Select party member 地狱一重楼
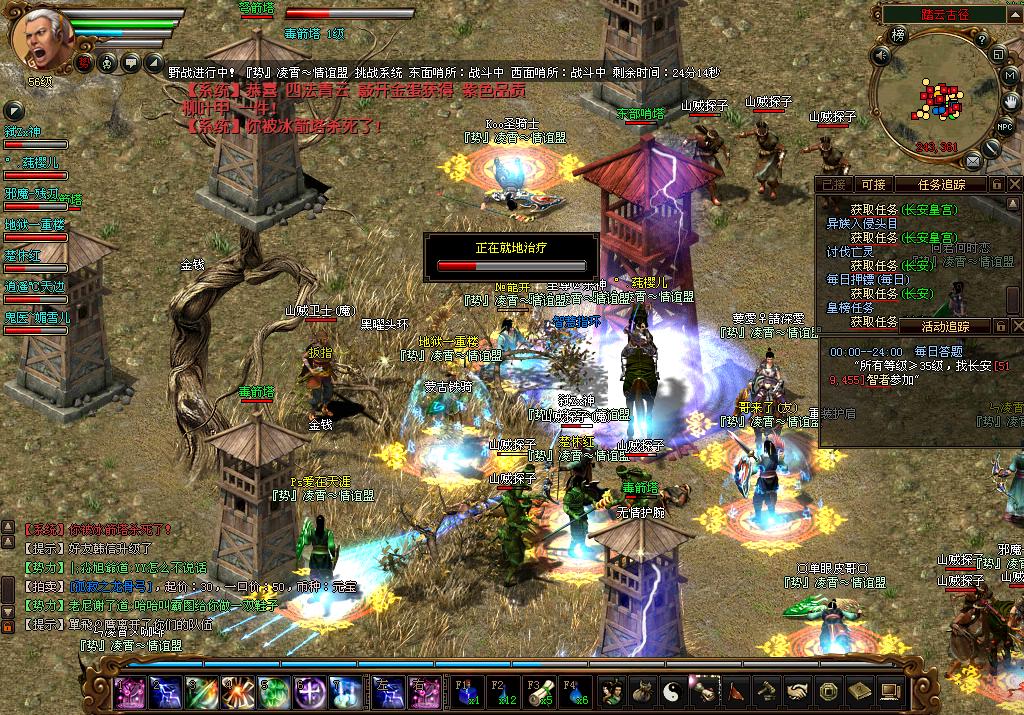 [x=35, y=225]
